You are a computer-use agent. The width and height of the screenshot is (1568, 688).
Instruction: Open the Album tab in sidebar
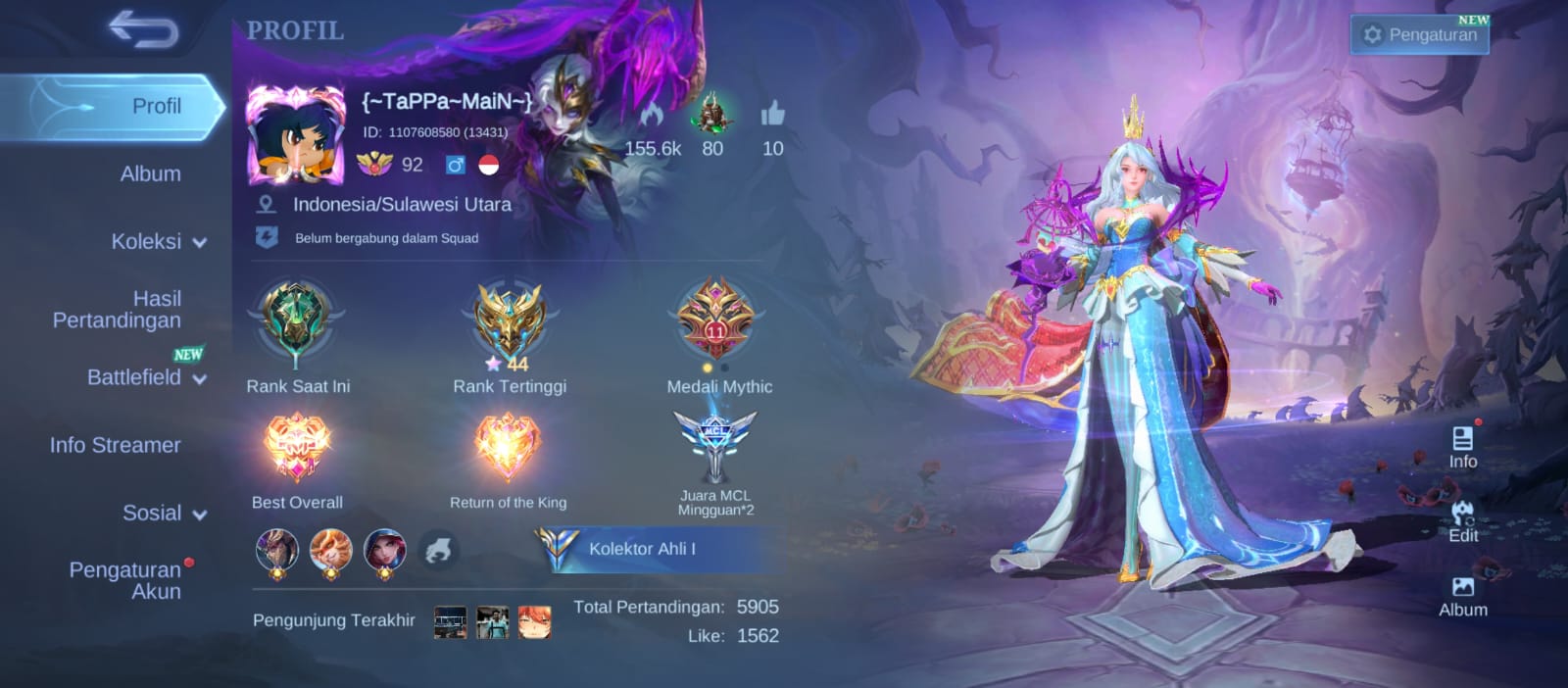tap(150, 174)
